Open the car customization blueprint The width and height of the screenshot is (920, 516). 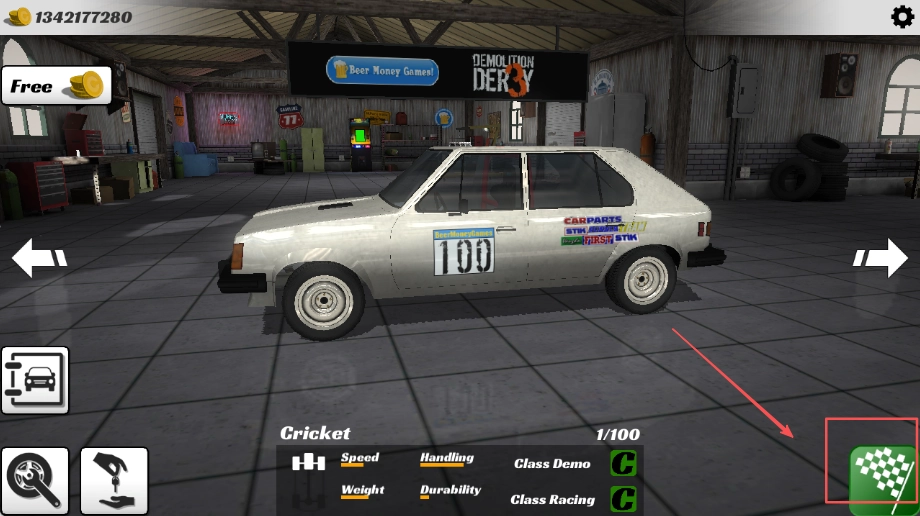tap(35, 380)
